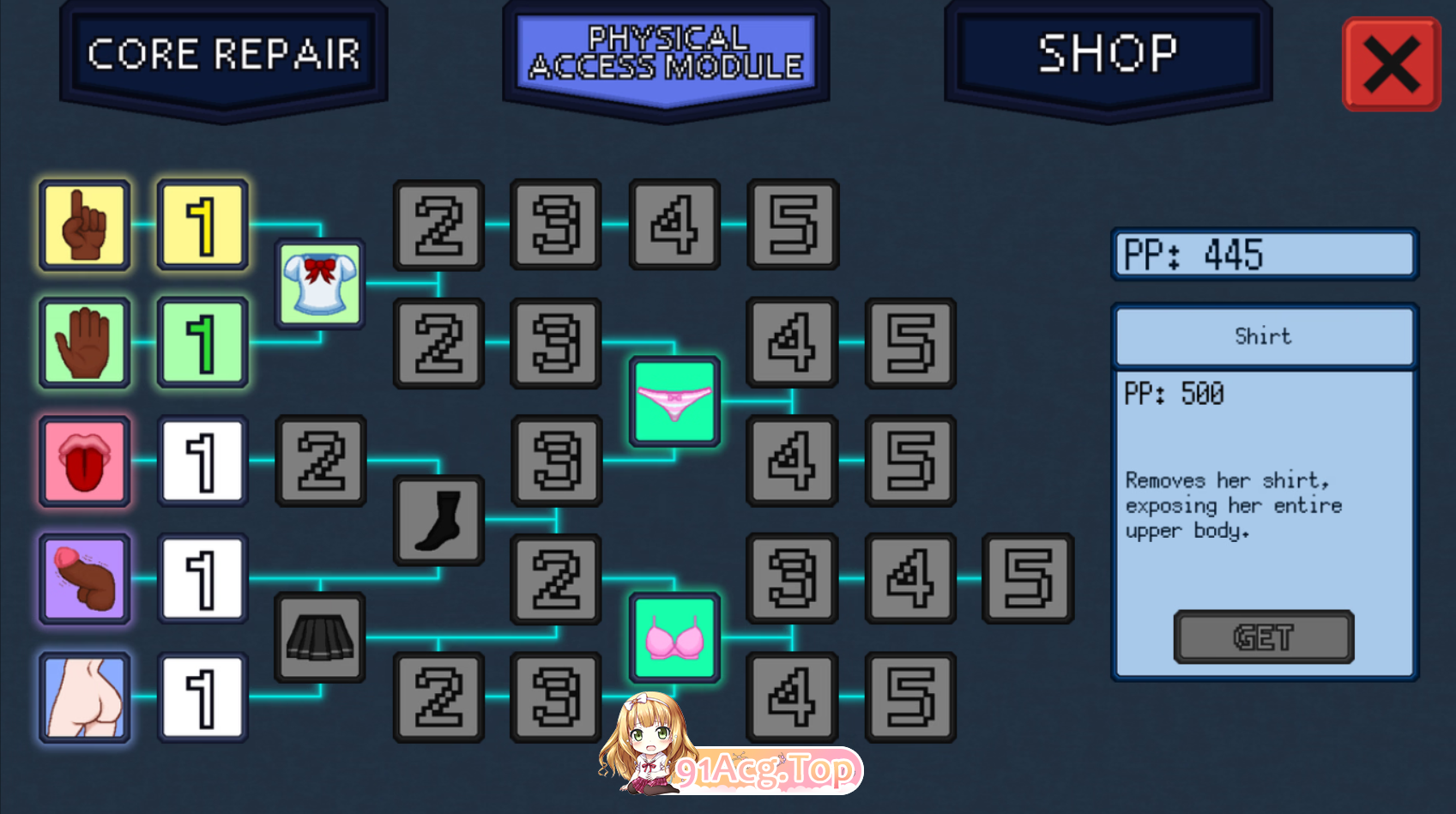Switch to the Core Repair tab

pyautogui.click(x=223, y=53)
